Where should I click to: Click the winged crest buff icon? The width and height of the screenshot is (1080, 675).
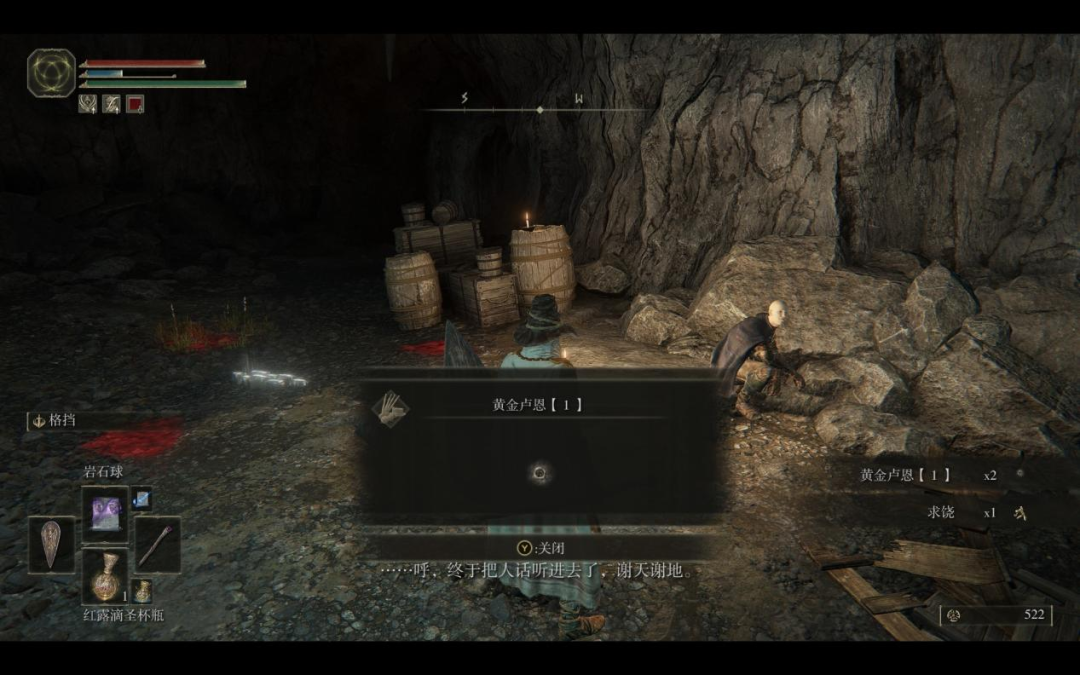coord(88,103)
